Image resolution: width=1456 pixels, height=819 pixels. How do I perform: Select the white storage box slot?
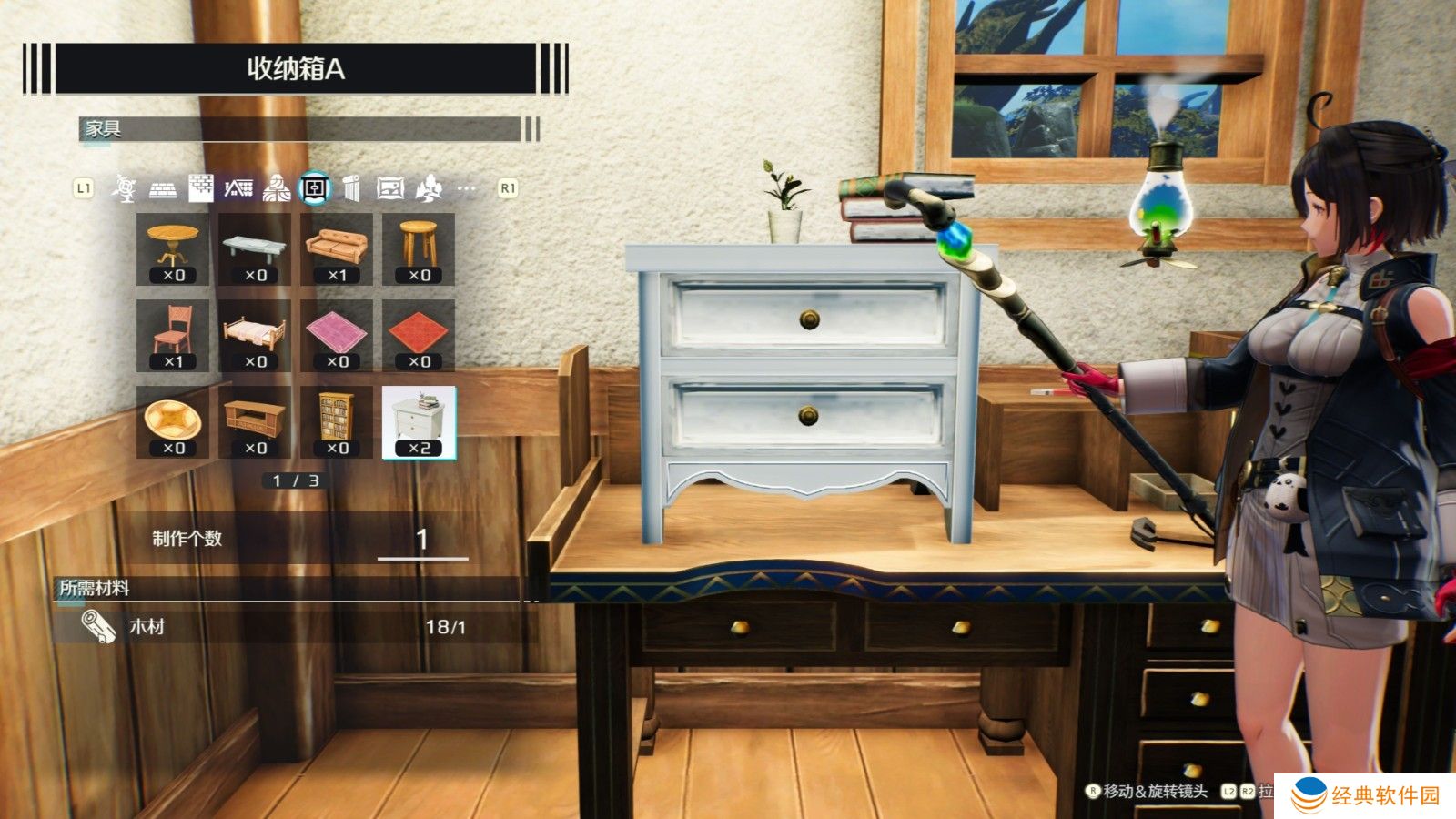click(419, 421)
